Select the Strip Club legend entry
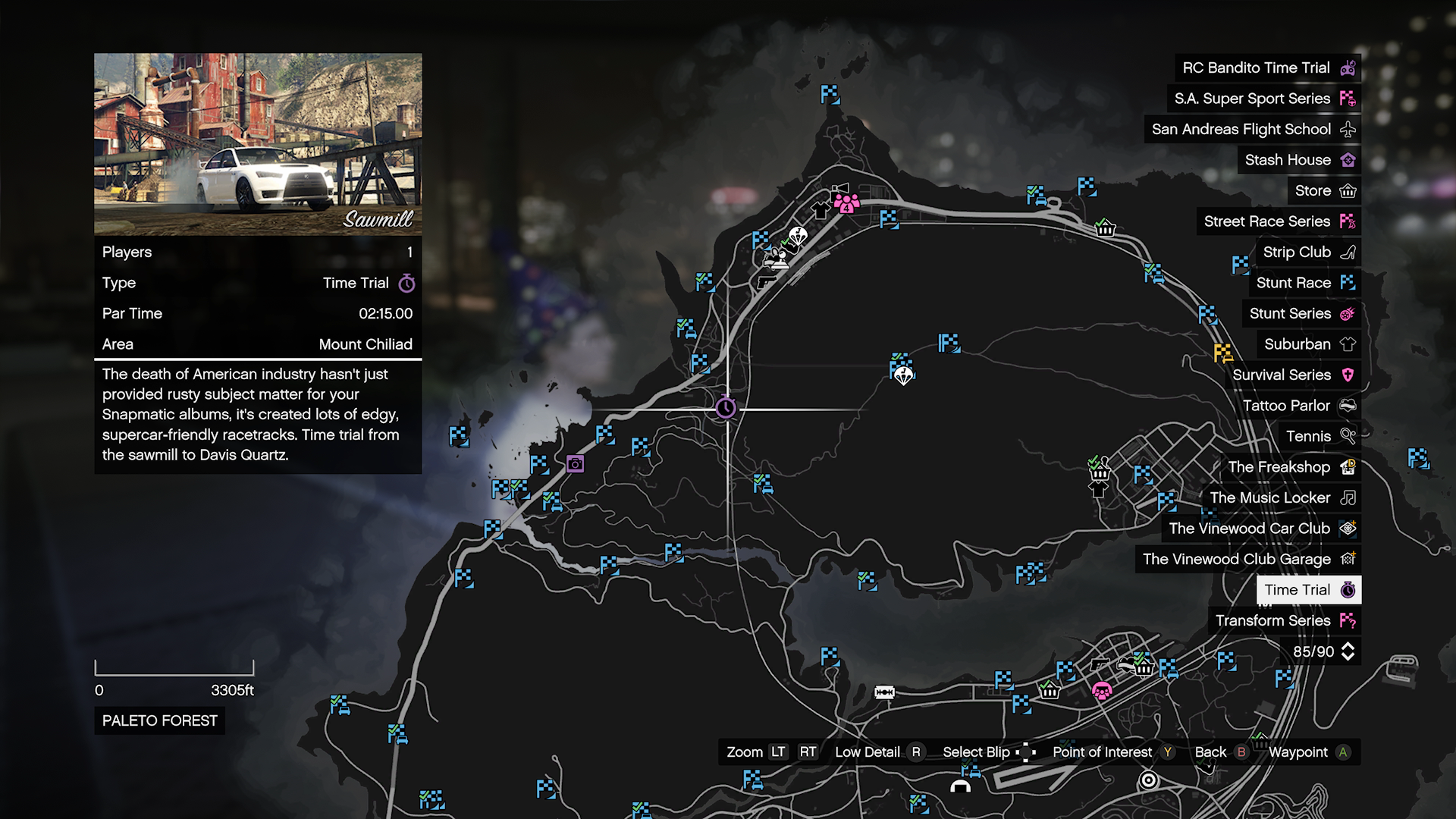The image size is (1456, 819). tap(1308, 252)
